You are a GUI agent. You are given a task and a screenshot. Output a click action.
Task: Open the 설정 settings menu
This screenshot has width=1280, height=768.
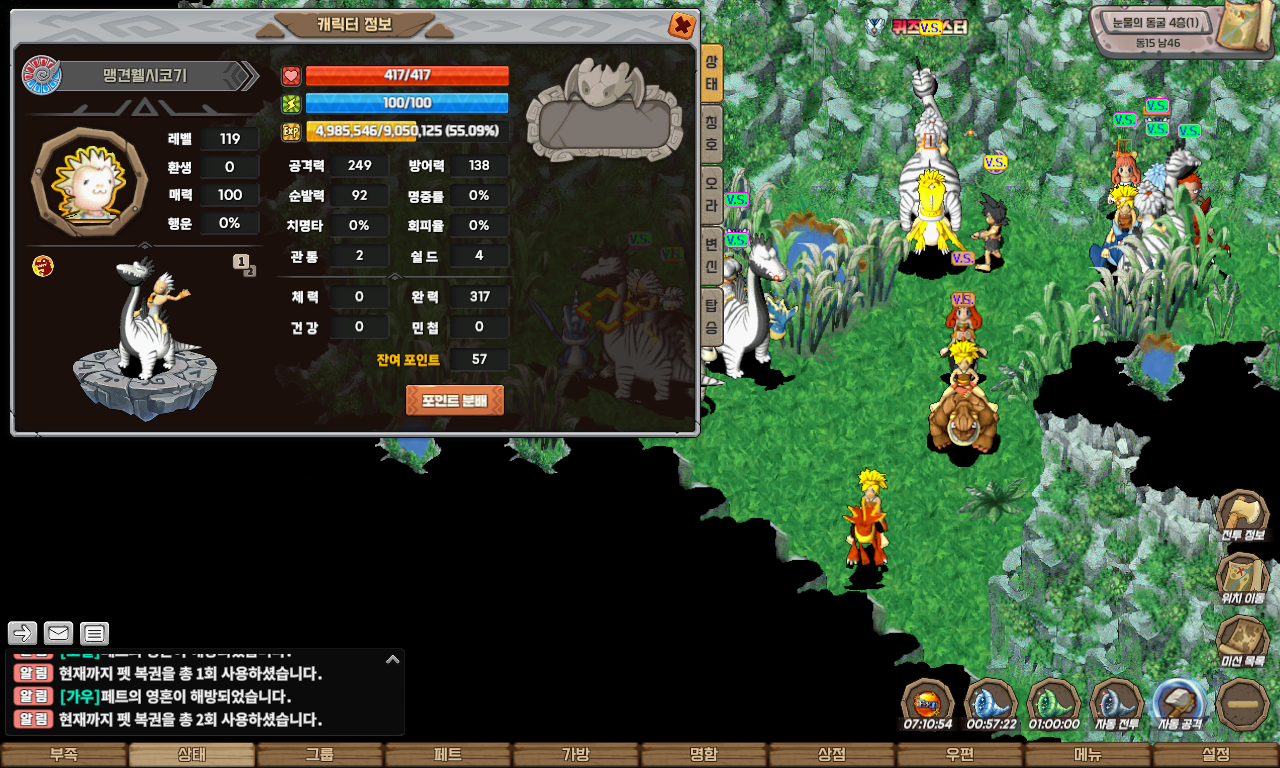(1216, 755)
